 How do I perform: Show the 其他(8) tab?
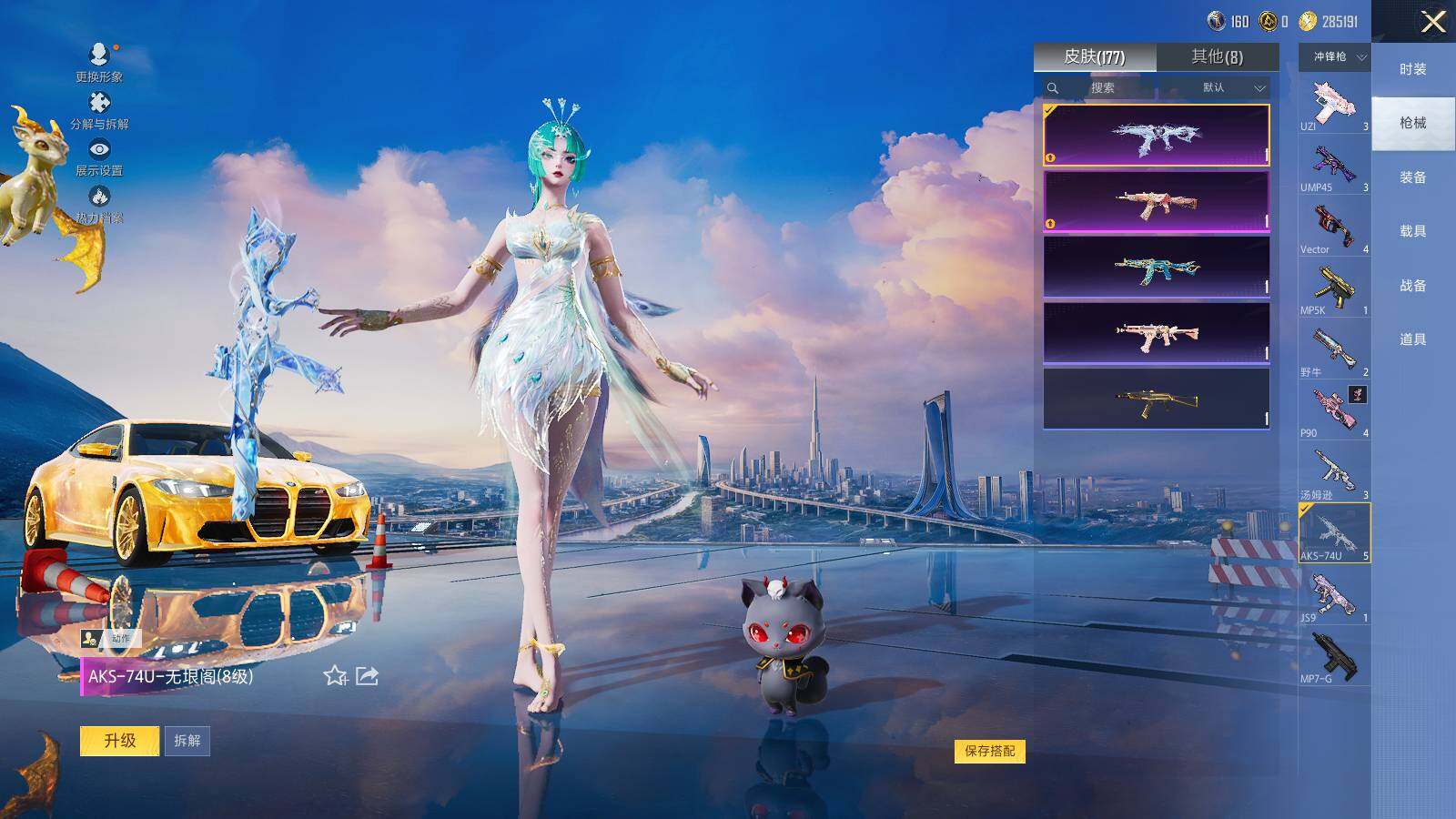(x=1217, y=56)
